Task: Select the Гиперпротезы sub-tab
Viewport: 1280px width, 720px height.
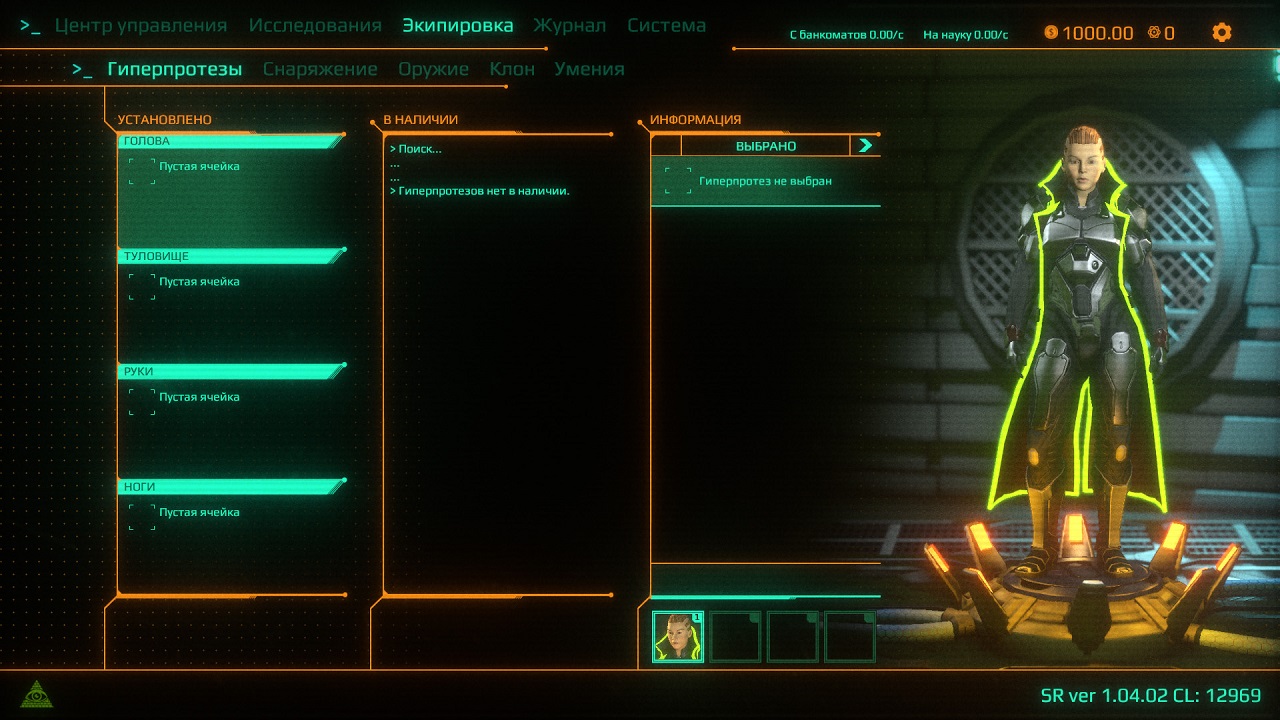Action: (175, 69)
